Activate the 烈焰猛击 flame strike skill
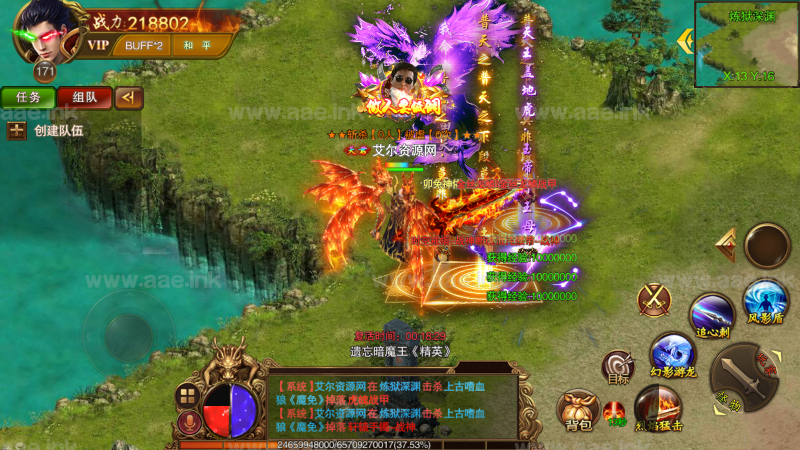 [x=658, y=407]
